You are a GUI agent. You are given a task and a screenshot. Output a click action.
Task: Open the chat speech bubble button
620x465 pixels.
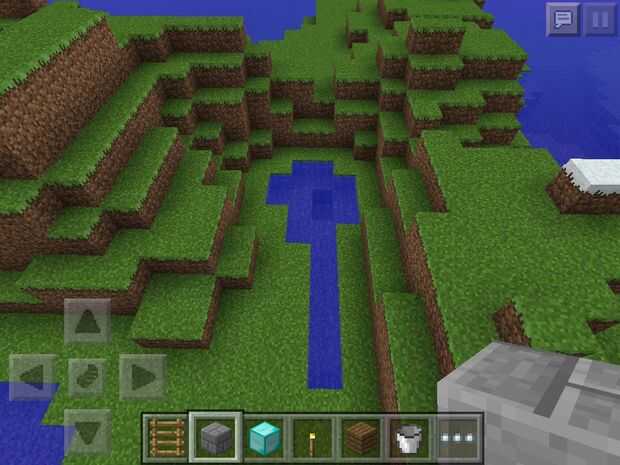(x=562, y=19)
